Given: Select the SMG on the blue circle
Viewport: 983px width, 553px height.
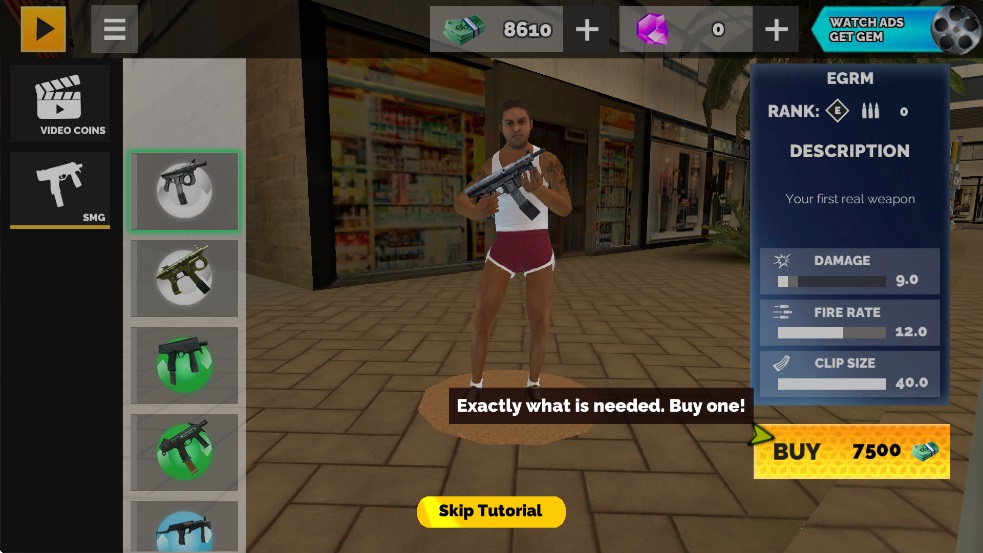Looking at the screenshot, I should pyautogui.click(x=185, y=527).
